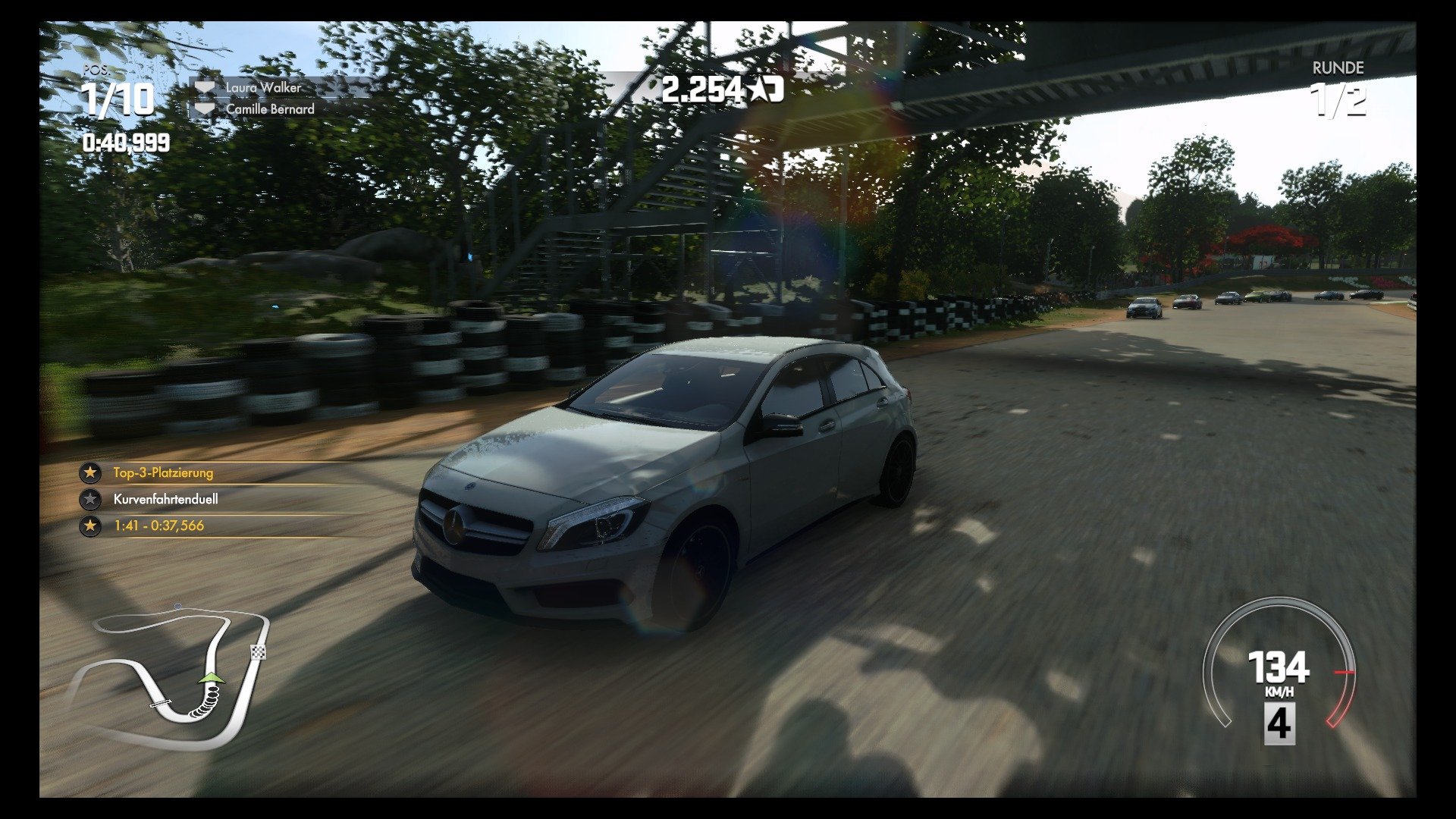Click the Camille Bernard name entry
Viewport: 1456px width, 819px height.
[268, 109]
